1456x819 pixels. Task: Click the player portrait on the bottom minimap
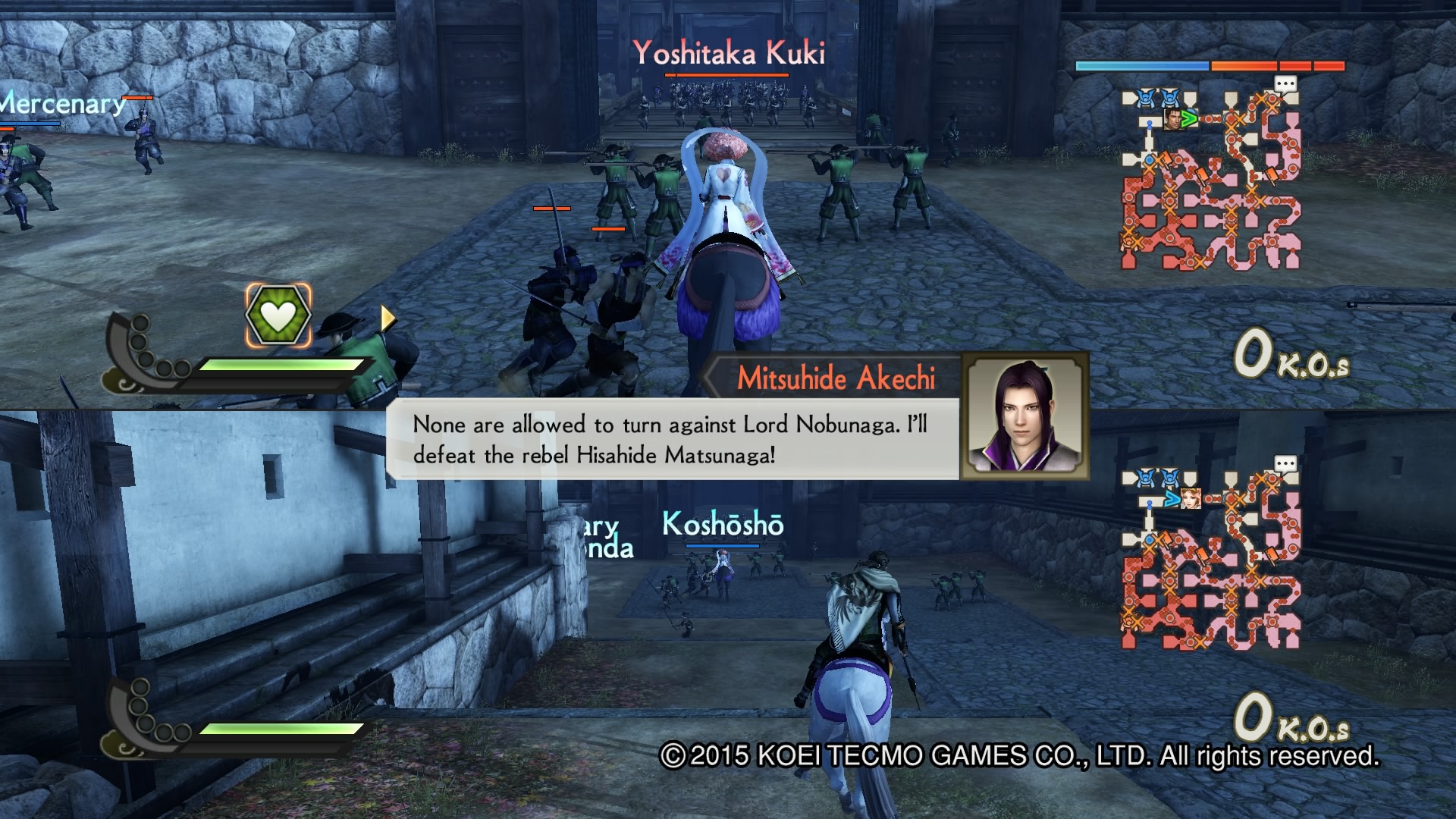pos(1191,498)
